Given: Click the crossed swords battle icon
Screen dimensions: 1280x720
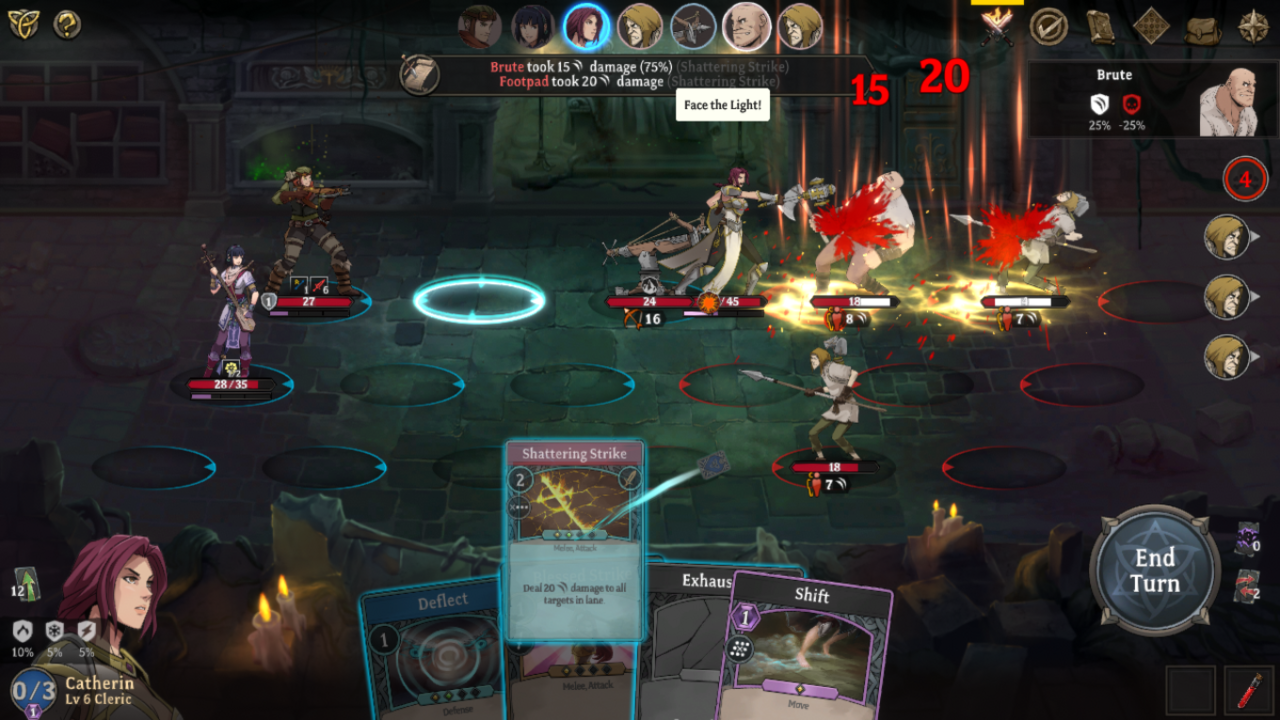Looking at the screenshot, I should [x=1000, y=27].
